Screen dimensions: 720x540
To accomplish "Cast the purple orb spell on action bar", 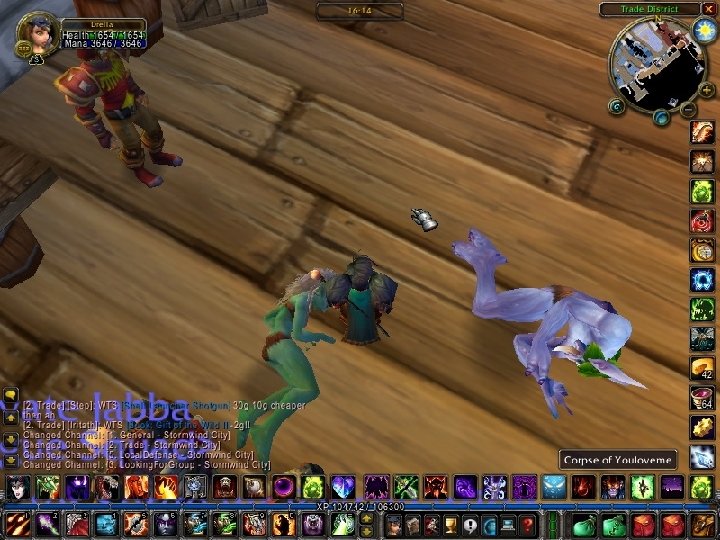I will [285, 488].
